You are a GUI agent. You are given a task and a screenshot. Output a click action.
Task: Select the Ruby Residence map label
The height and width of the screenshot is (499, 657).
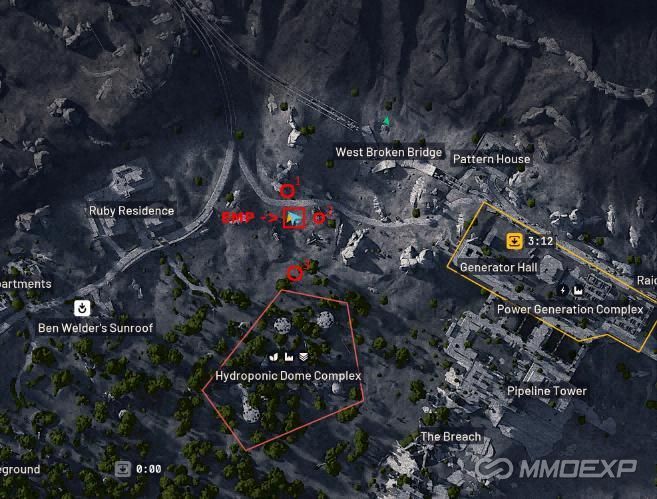(131, 211)
